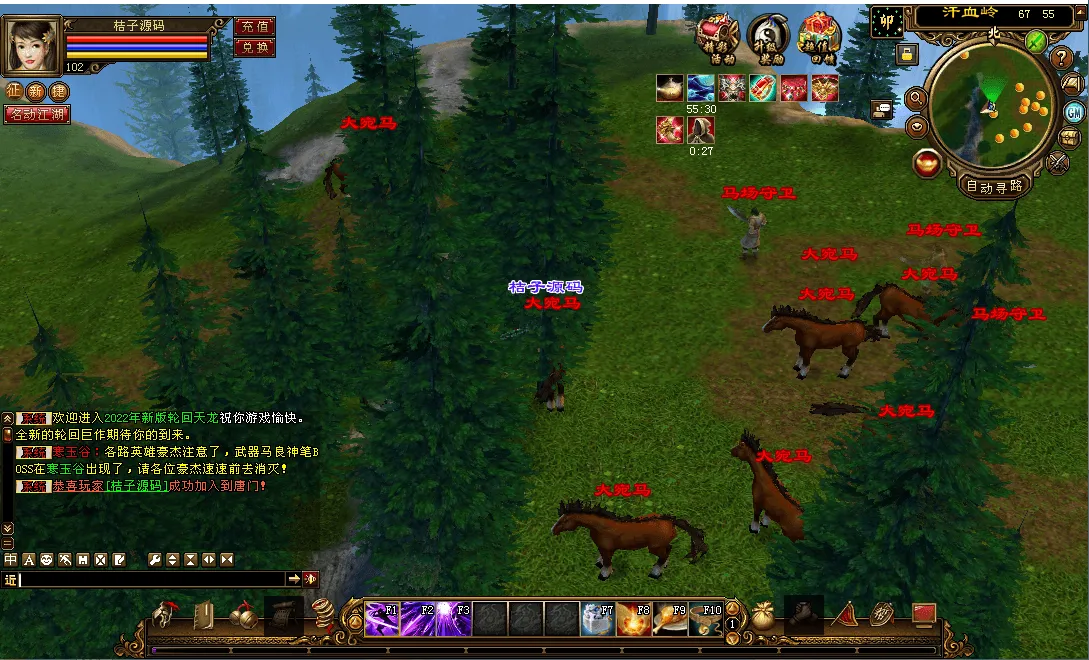Open the 精彩活动 events icon
Image resolution: width=1089 pixels, height=660 pixels.
(716, 40)
